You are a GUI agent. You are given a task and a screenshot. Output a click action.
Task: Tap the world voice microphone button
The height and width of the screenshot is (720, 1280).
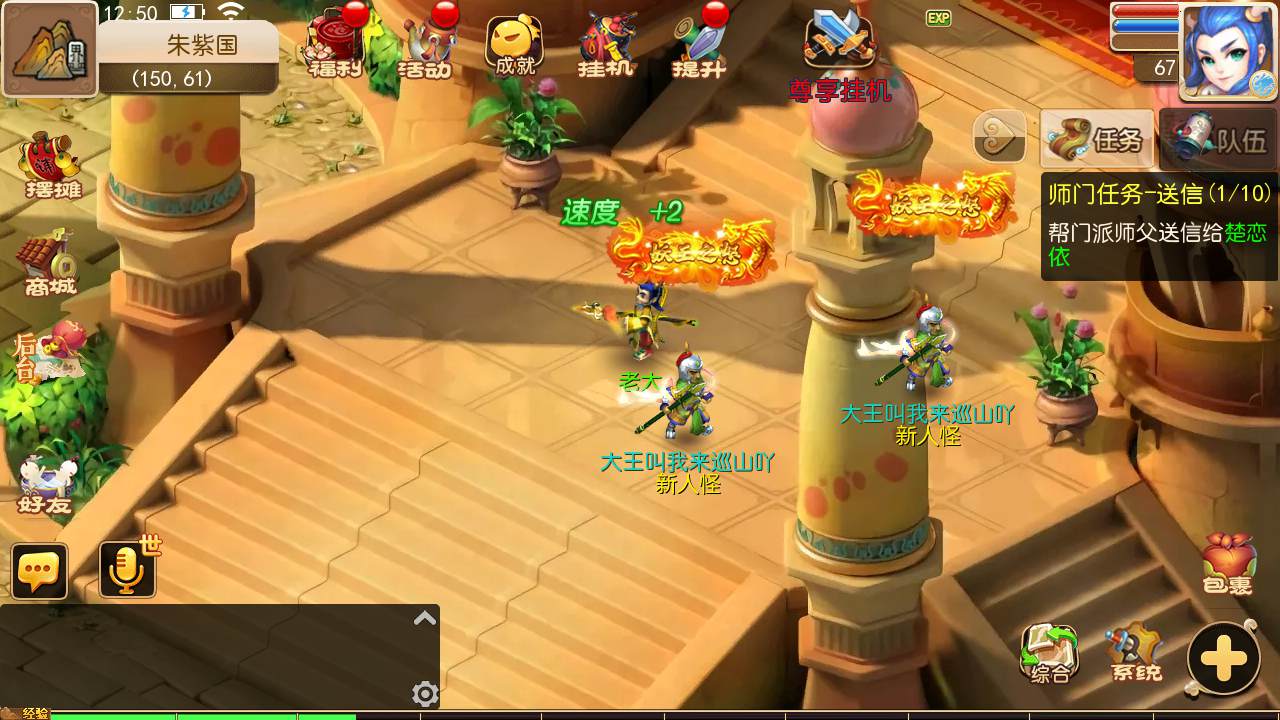(x=127, y=571)
